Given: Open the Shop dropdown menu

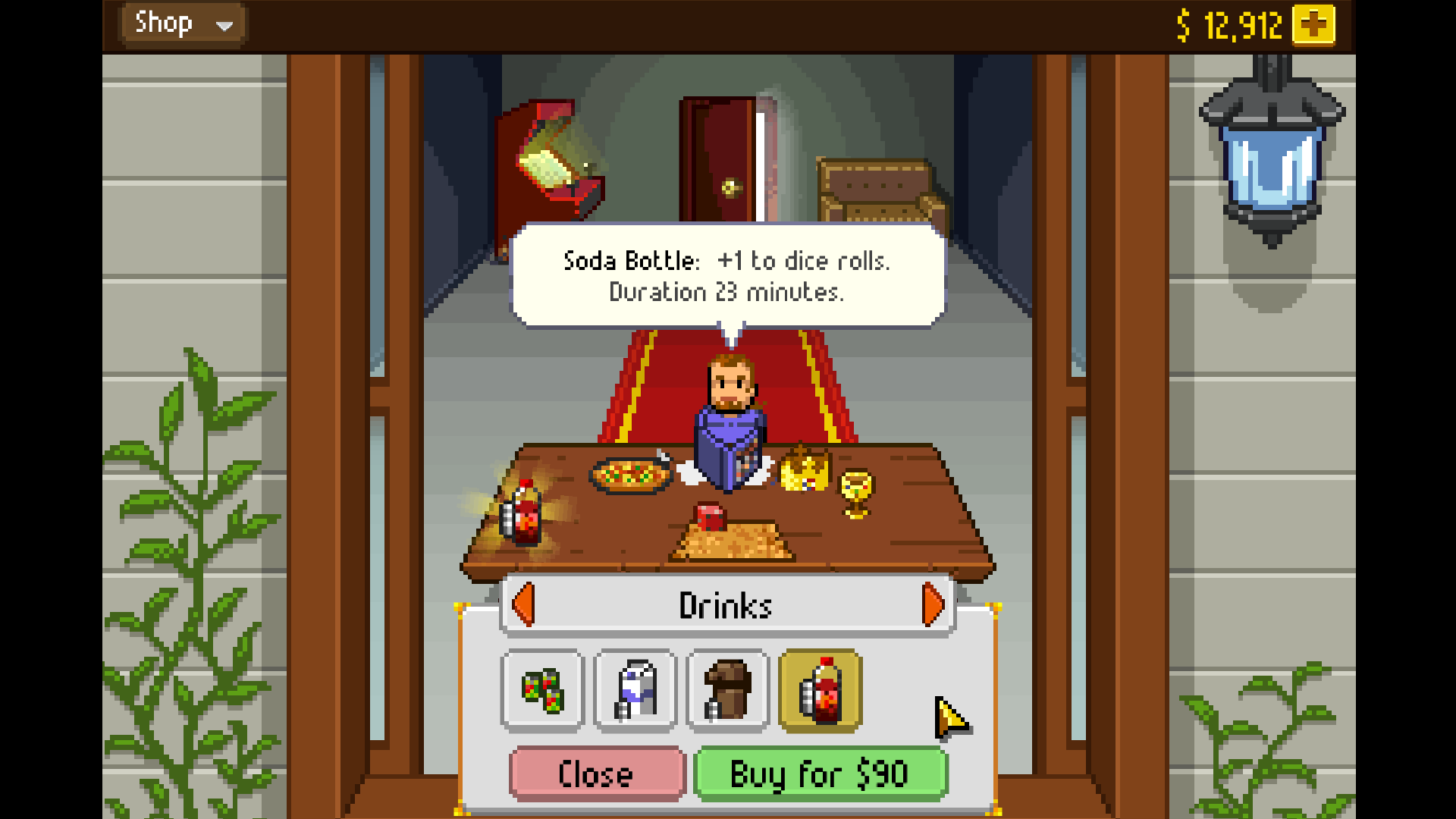Looking at the screenshot, I should (x=182, y=23).
